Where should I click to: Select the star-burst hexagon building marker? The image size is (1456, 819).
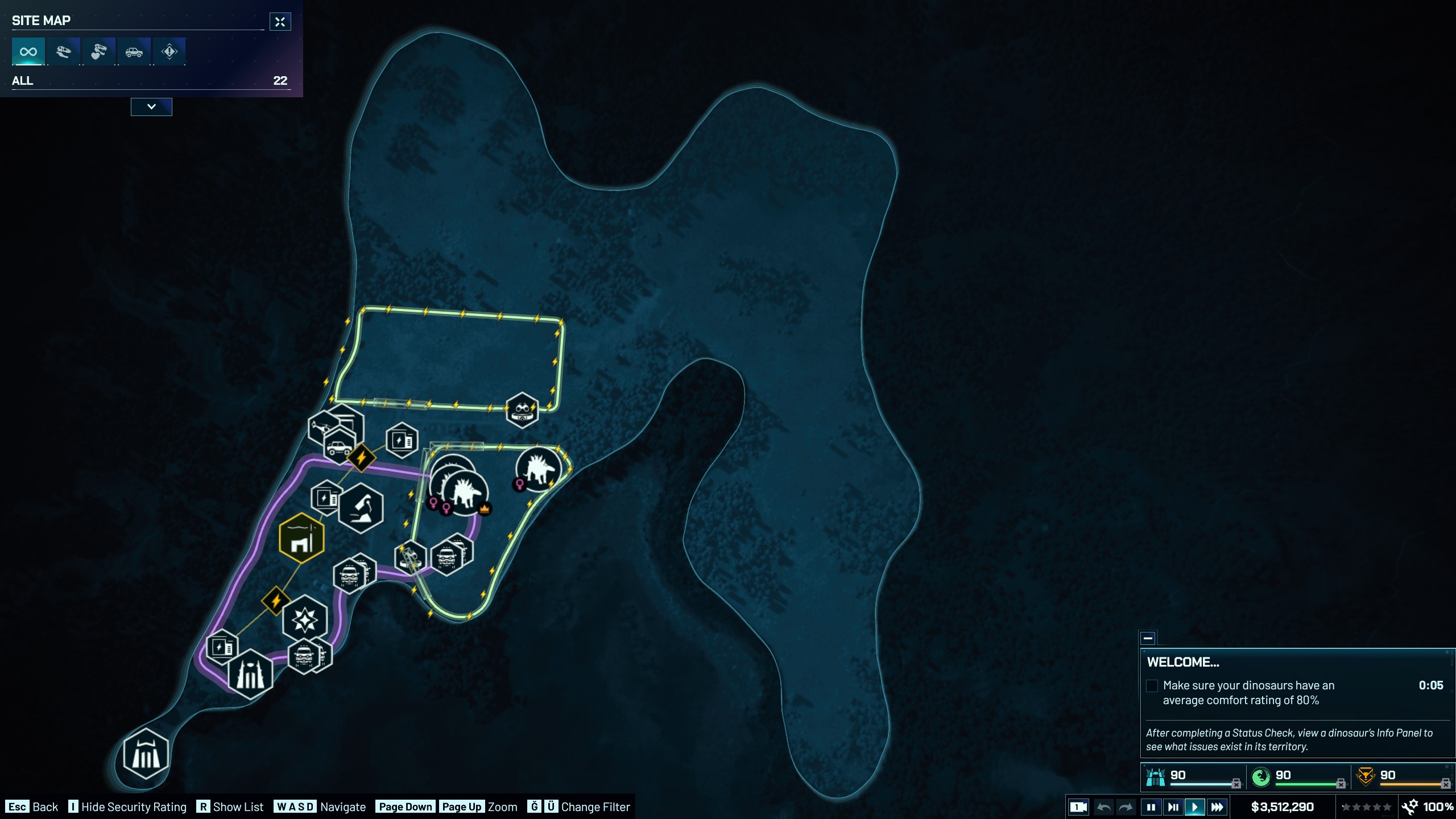(x=305, y=619)
